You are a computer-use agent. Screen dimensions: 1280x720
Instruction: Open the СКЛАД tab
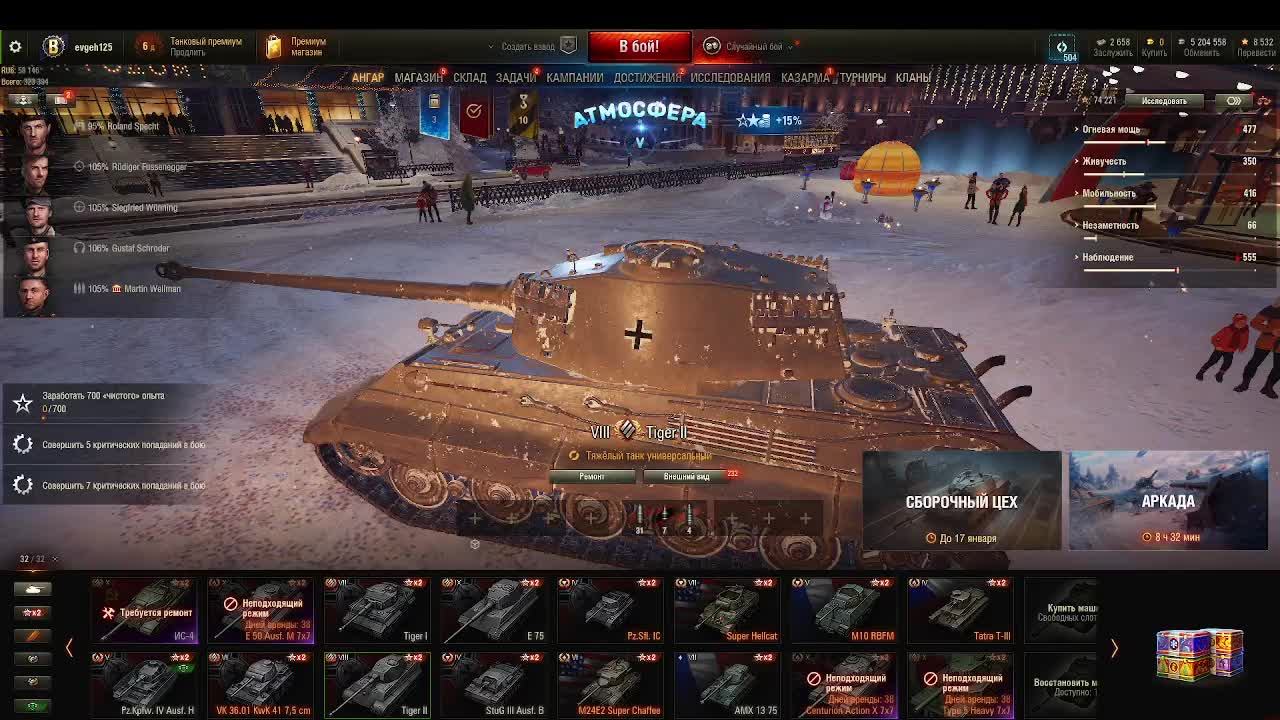(469, 77)
